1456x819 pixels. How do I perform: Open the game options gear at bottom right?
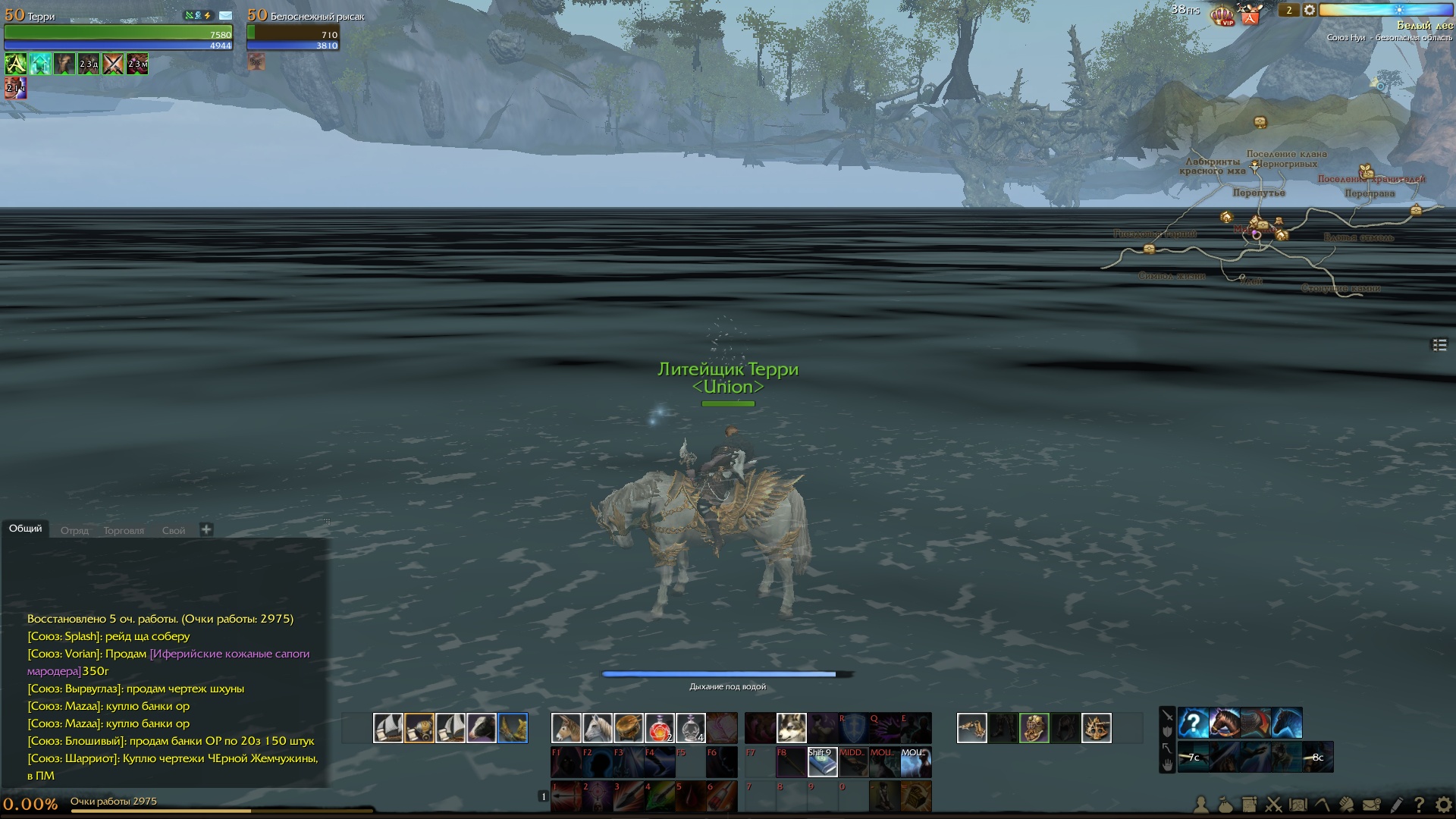(x=1443, y=805)
